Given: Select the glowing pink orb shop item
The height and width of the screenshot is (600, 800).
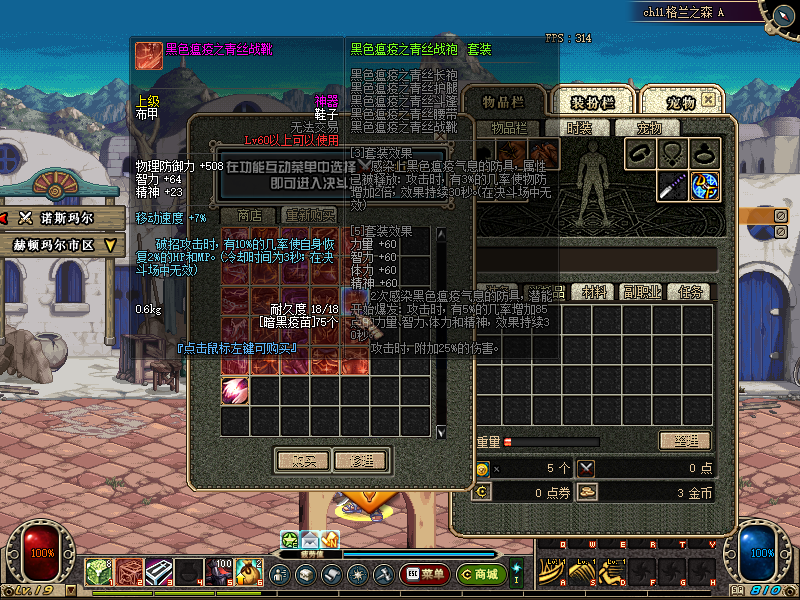Looking at the screenshot, I should [235, 390].
